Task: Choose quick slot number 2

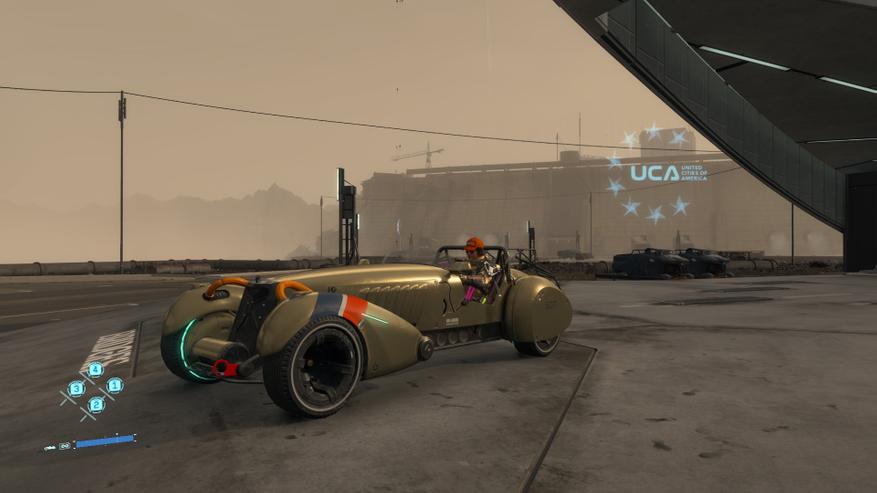Action: pyautogui.click(x=96, y=404)
